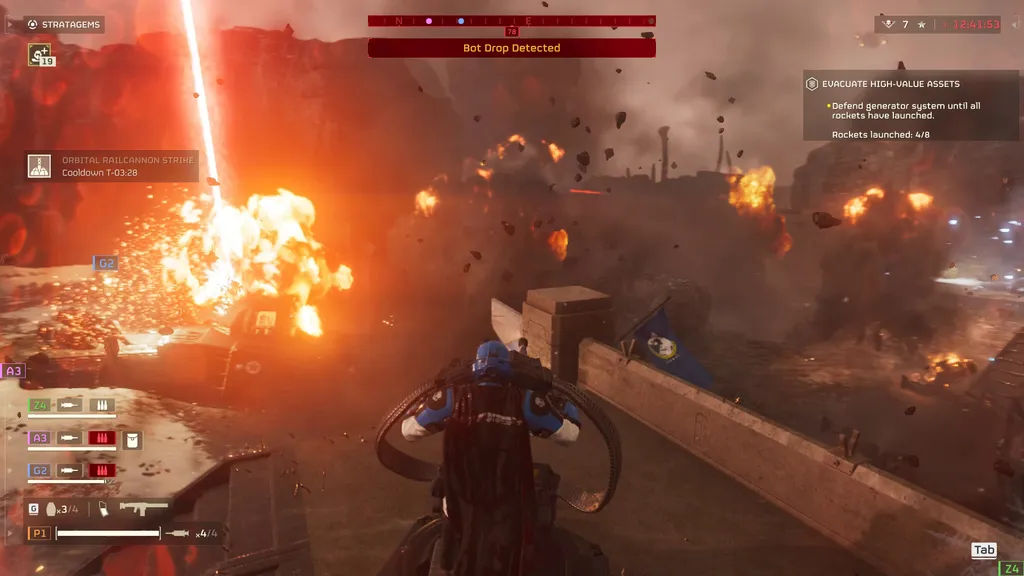This screenshot has width=1024, height=576.
Task: Select squad member Z4's tag
Action: tap(40, 405)
